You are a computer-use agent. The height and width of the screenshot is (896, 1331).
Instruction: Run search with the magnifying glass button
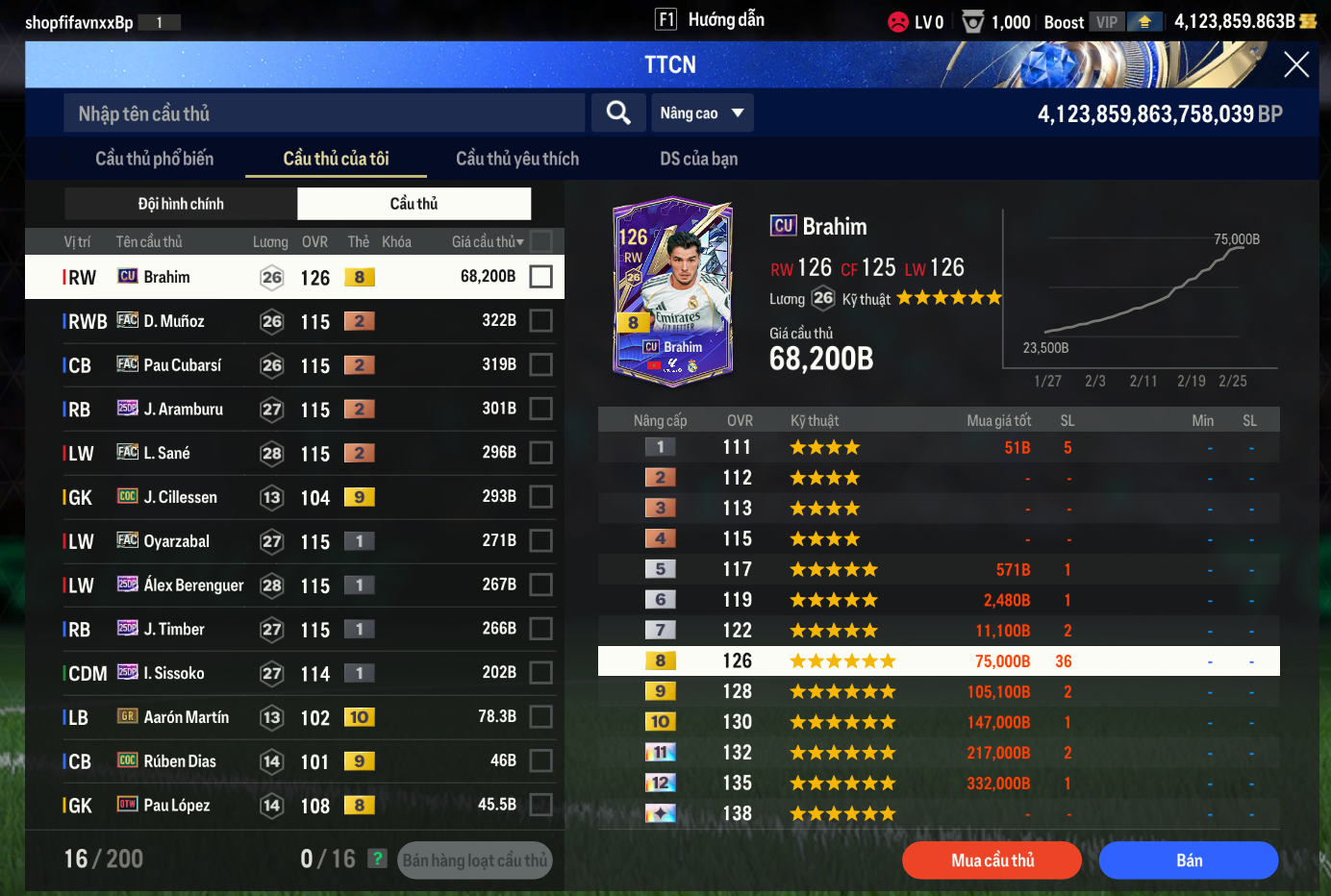click(618, 113)
